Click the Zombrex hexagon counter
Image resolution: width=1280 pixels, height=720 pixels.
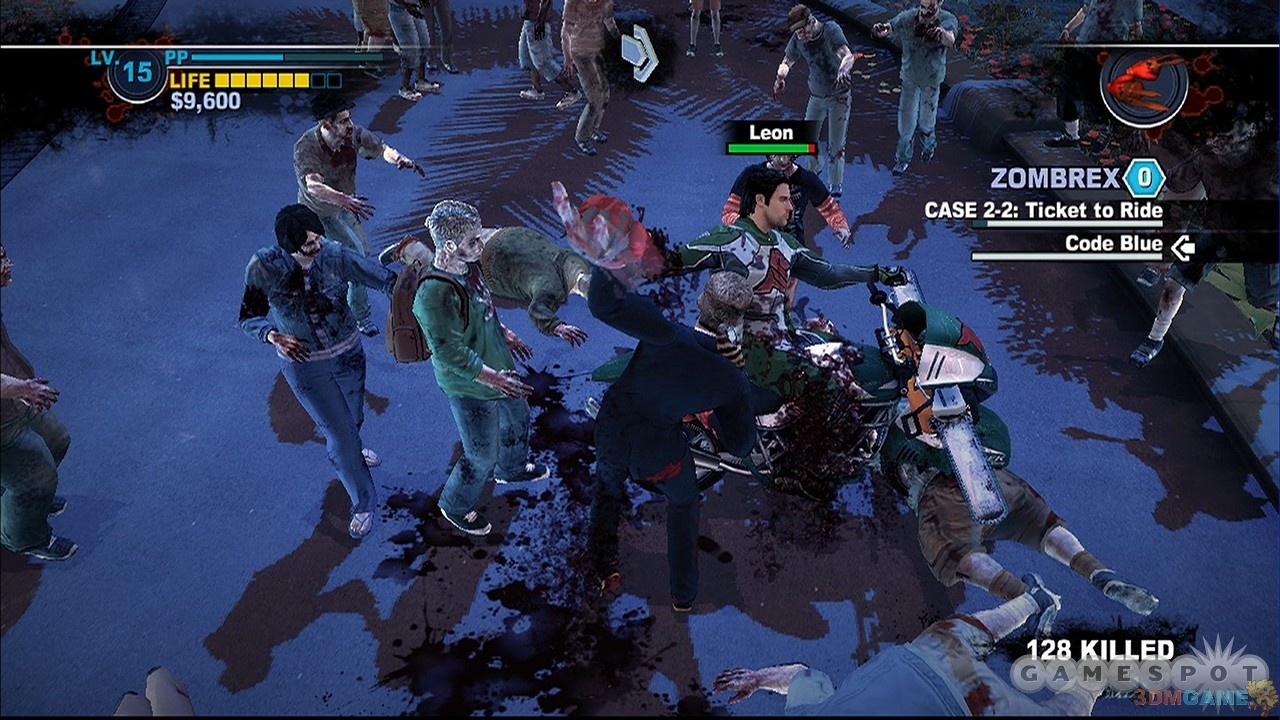(1144, 179)
